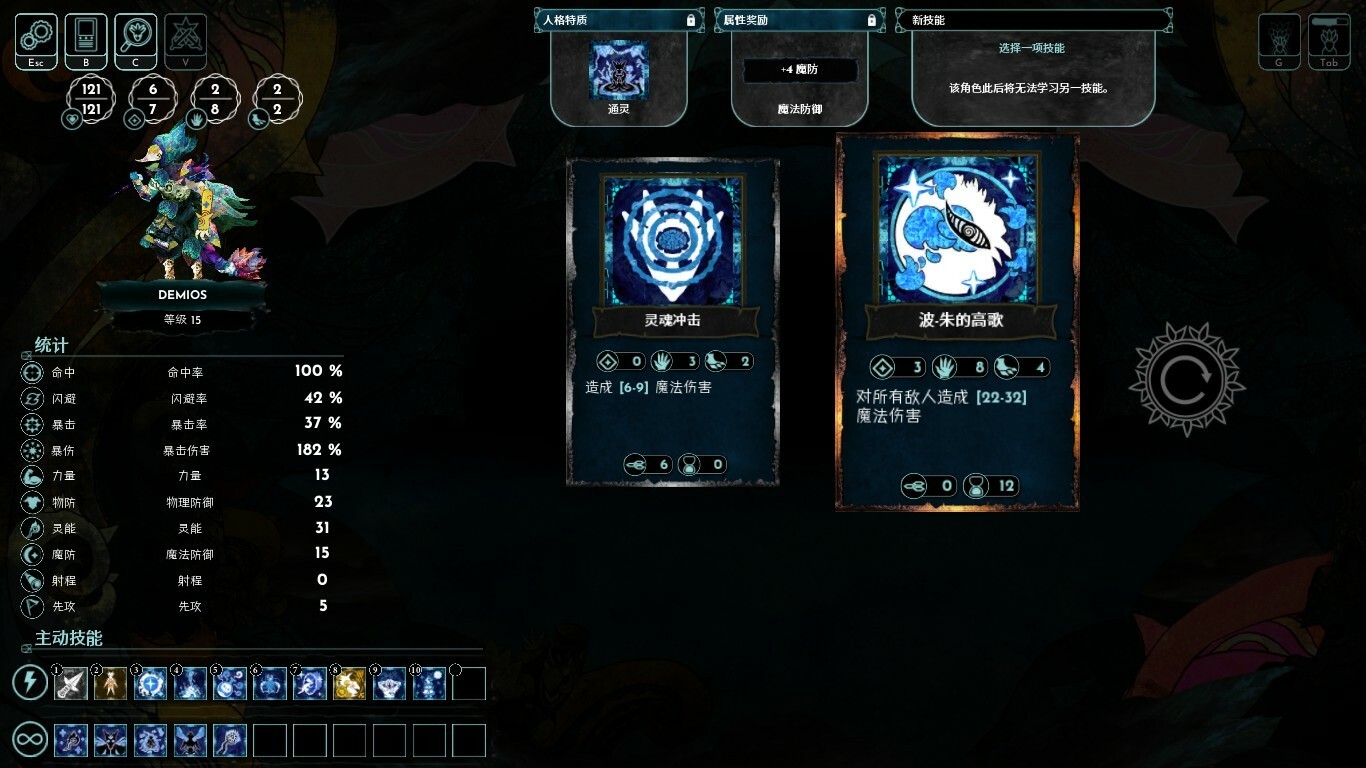Select the dagger skill in slot 1
The image size is (1366, 768).
(71, 684)
